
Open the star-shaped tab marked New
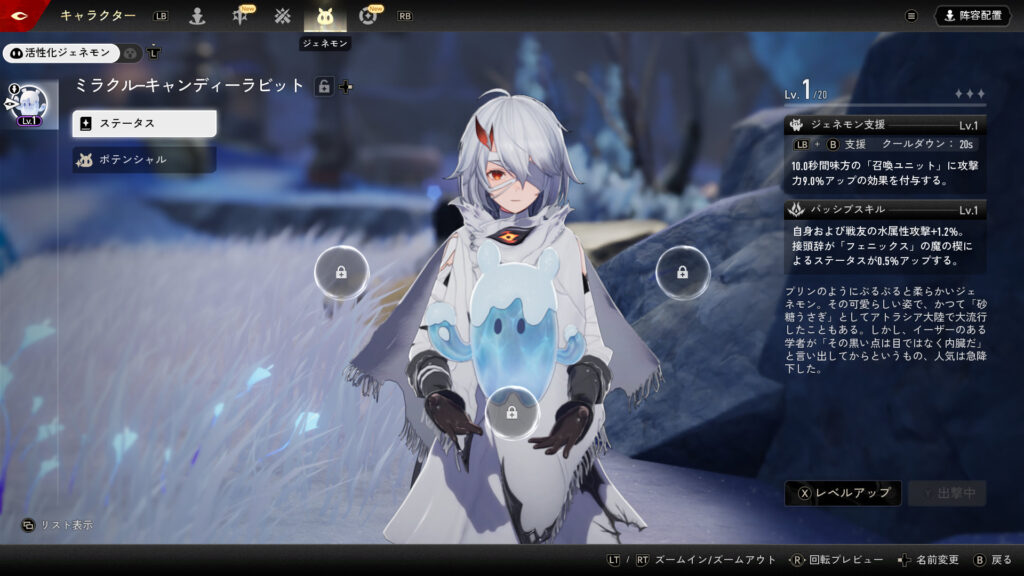[241, 16]
